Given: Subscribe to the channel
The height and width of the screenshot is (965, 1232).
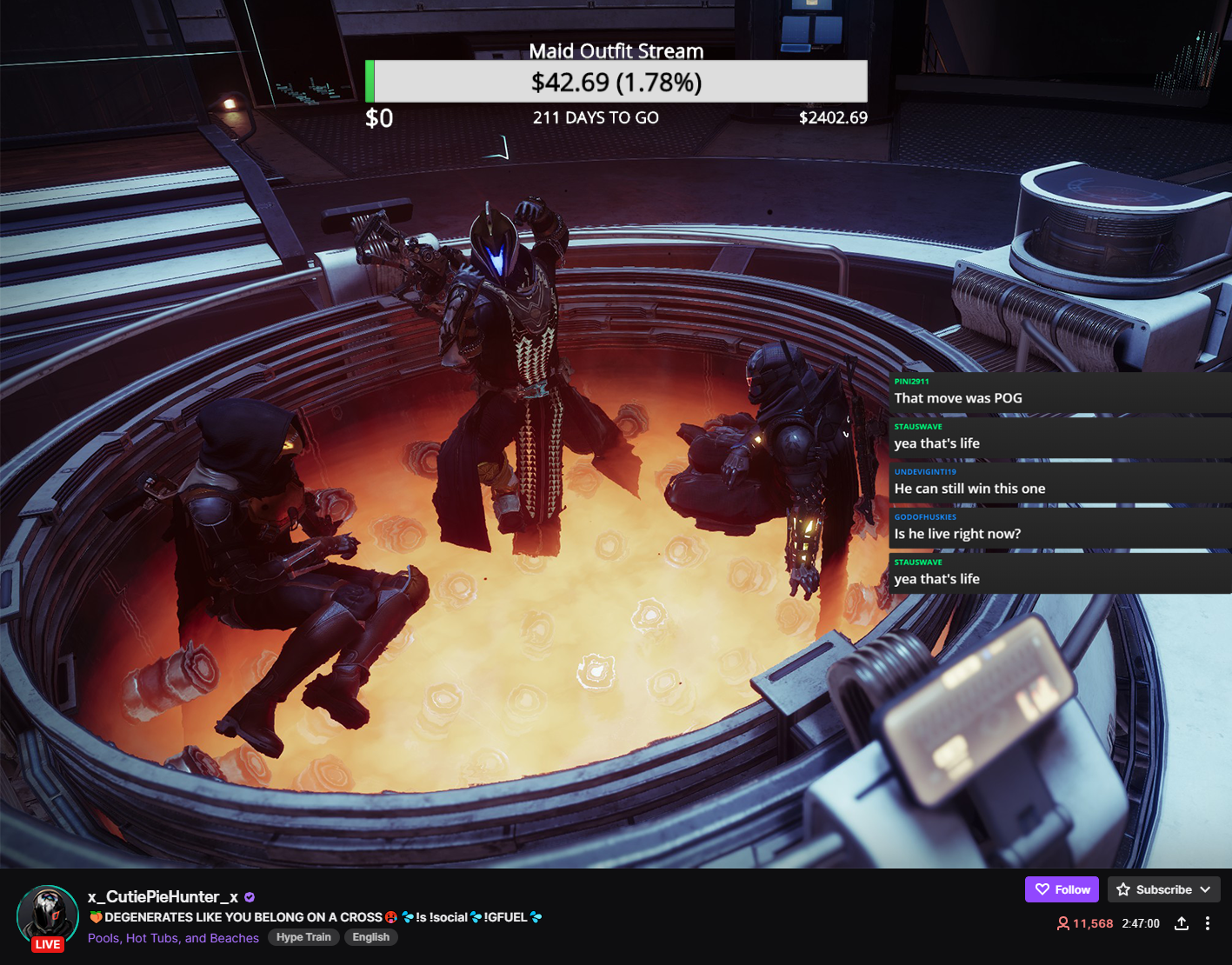Looking at the screenshot, I should coord(1167,889).
